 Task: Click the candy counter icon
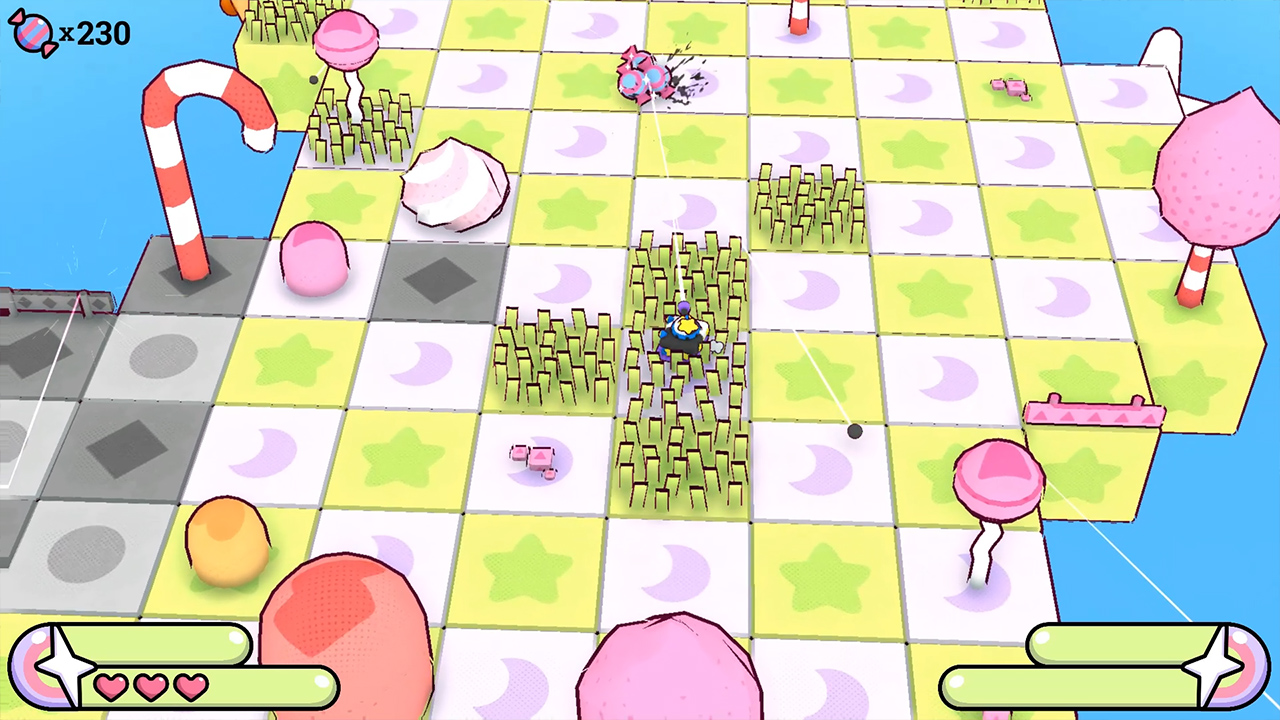[30, 33]
